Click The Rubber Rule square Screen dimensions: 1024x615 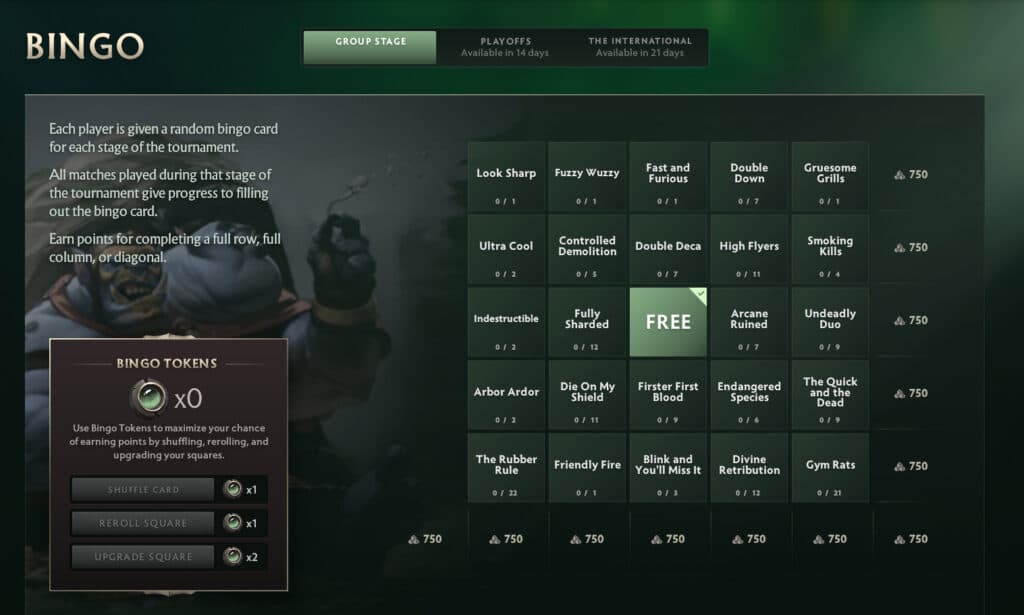[x=506, y=468]
